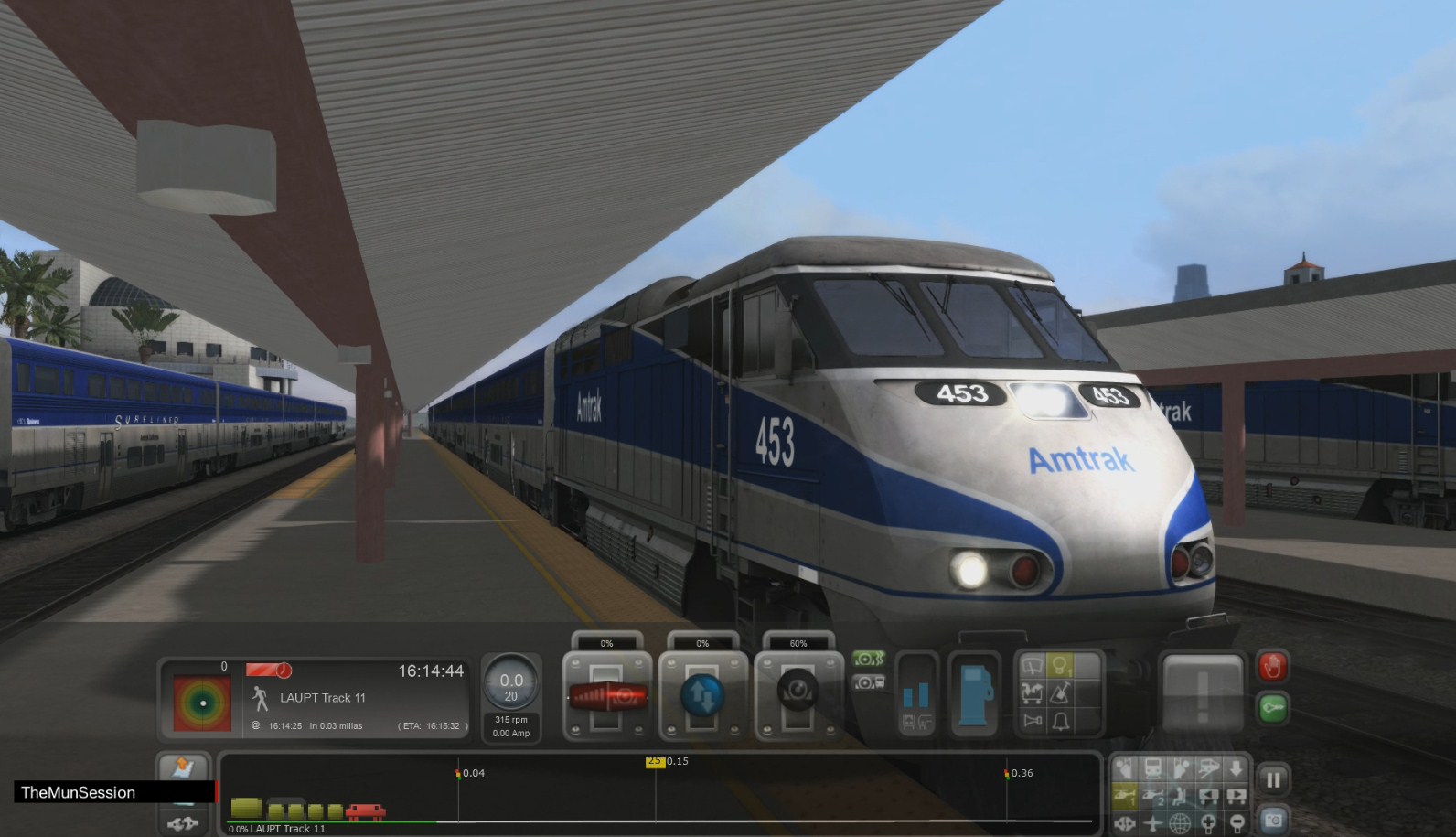Click the 25 mph speed limit marker
Viewport: 1456px width, 837px height.
(657, 760)
